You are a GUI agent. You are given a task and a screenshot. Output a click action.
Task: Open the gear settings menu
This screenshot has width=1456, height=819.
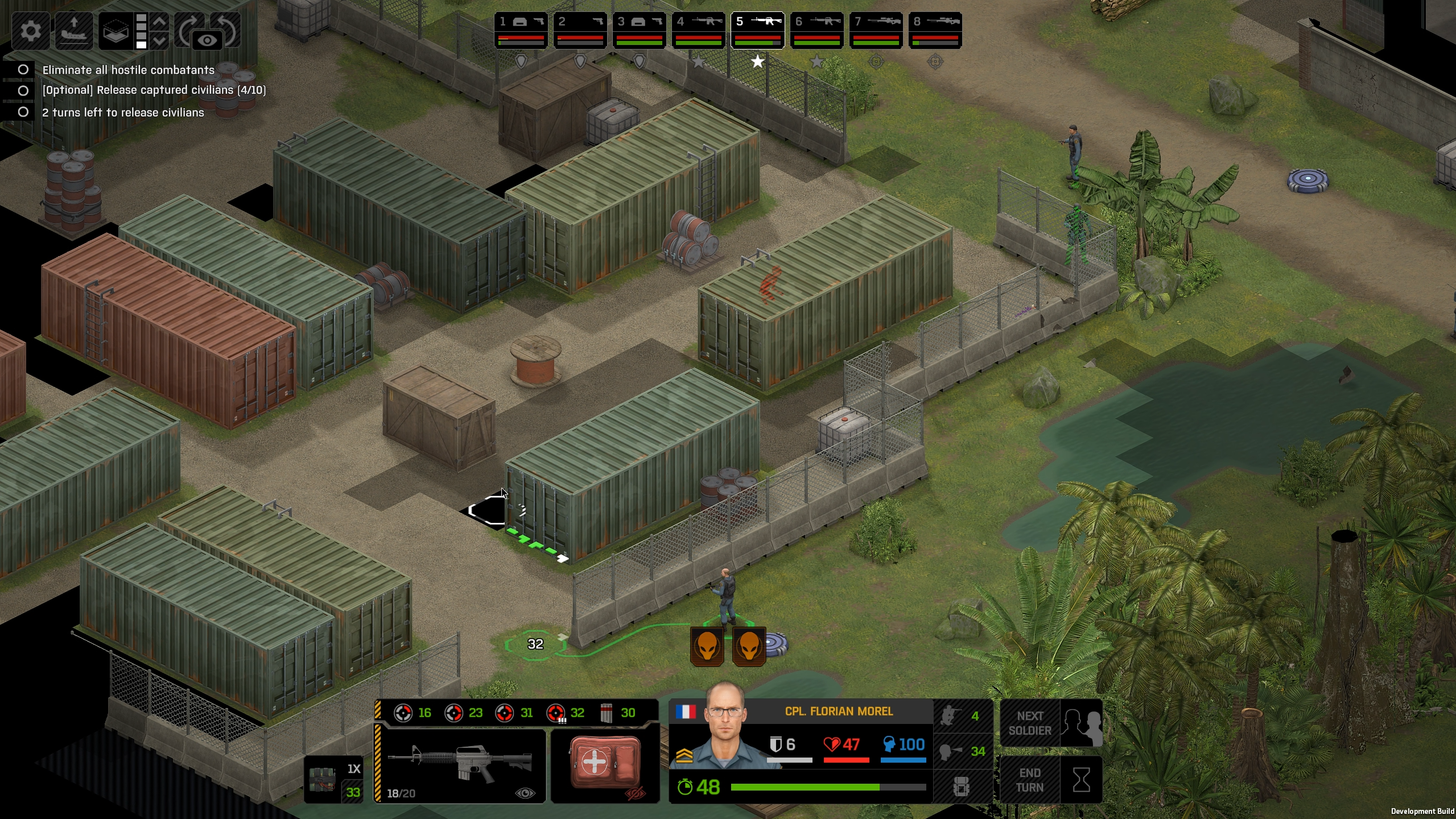point(31,30)
